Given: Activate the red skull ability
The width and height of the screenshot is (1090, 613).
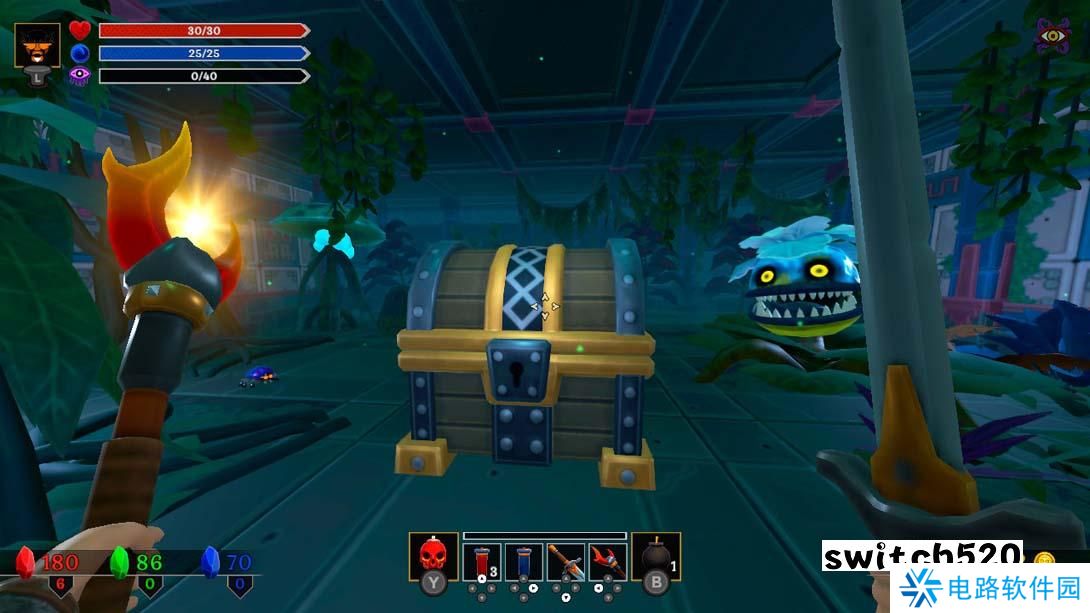Looking at the screenshot, I should coord(433,556).
